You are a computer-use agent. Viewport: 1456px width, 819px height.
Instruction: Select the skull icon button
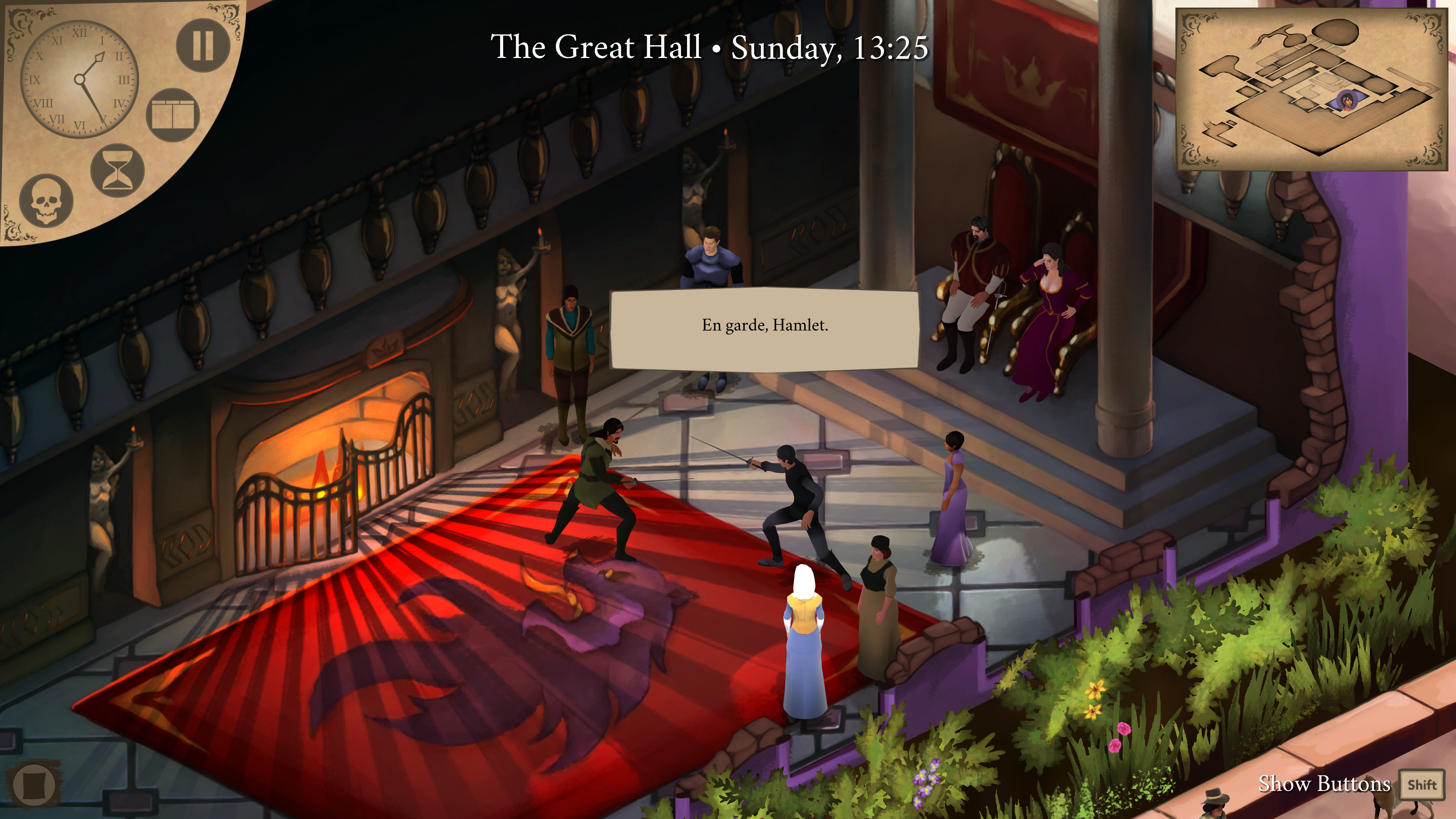46,201
